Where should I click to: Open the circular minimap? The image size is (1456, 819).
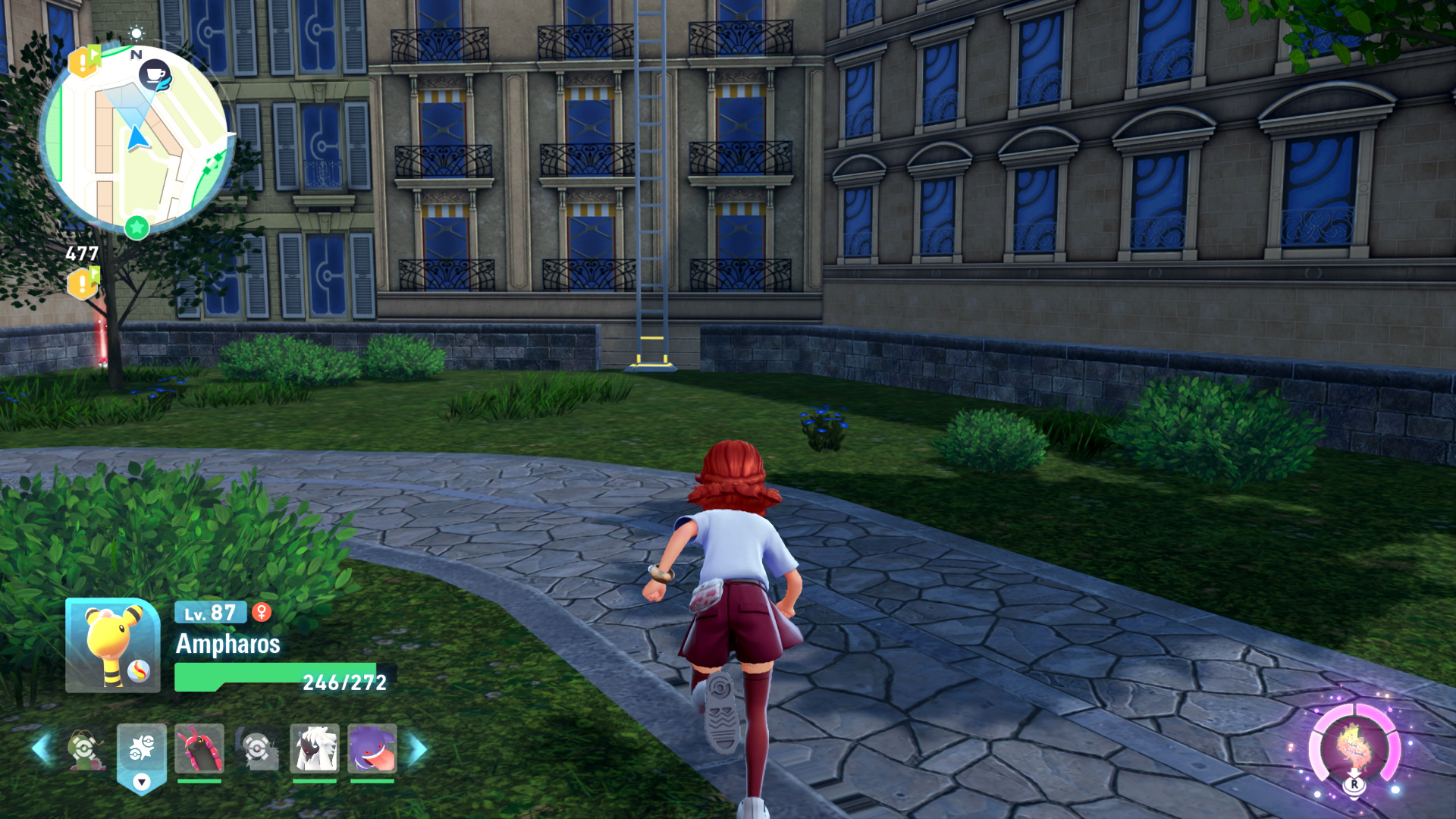135,140
